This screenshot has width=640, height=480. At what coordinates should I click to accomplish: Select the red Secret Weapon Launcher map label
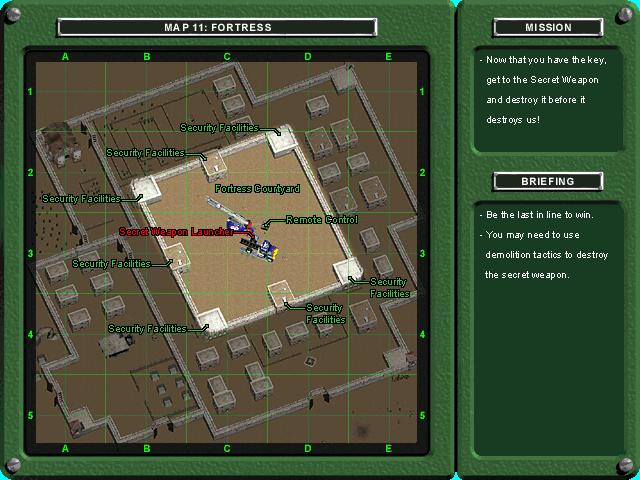(177, 231)
